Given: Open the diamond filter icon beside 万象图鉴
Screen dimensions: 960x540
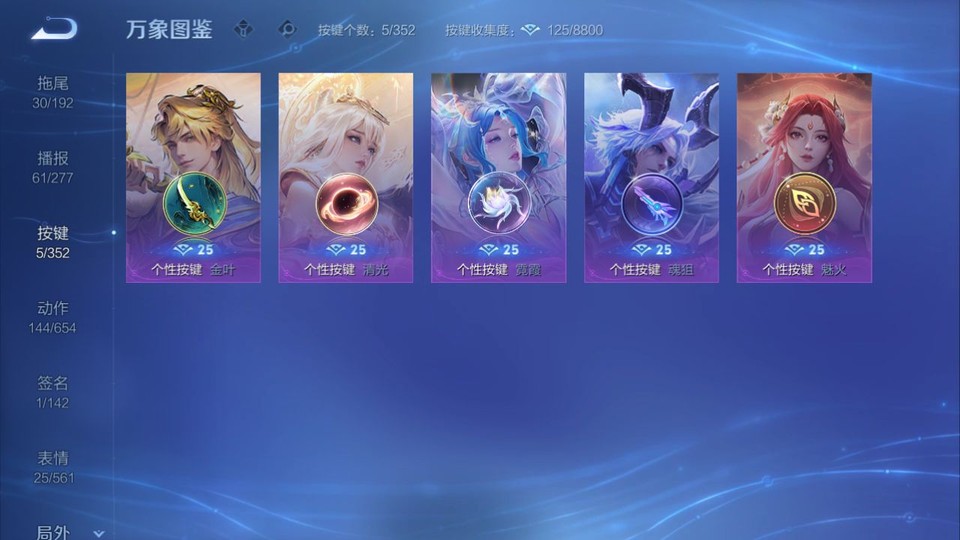Looking at the screenshot, I should click(243, 29).
